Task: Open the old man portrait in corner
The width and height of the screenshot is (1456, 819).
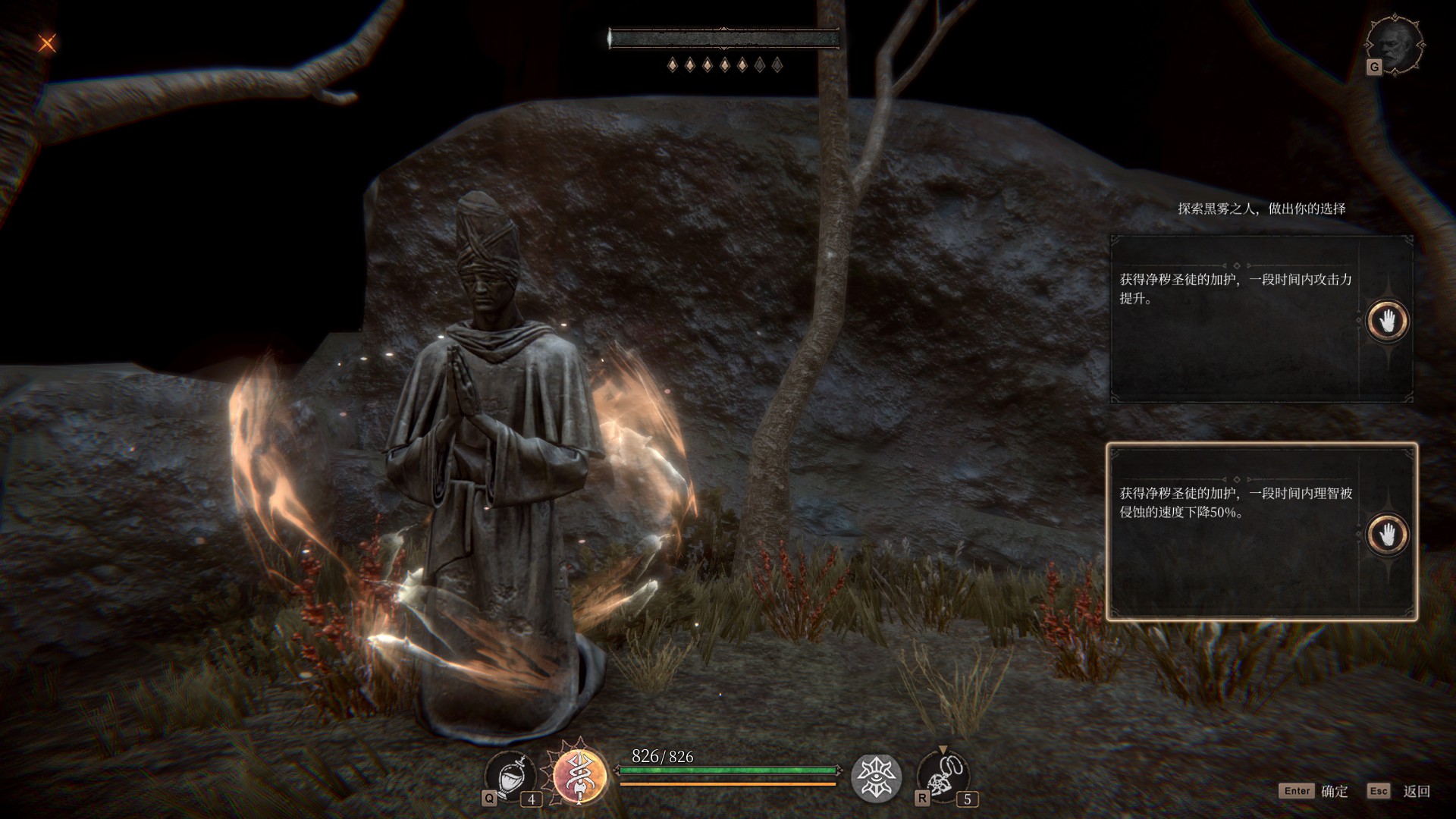Action: coord(1395,45)
